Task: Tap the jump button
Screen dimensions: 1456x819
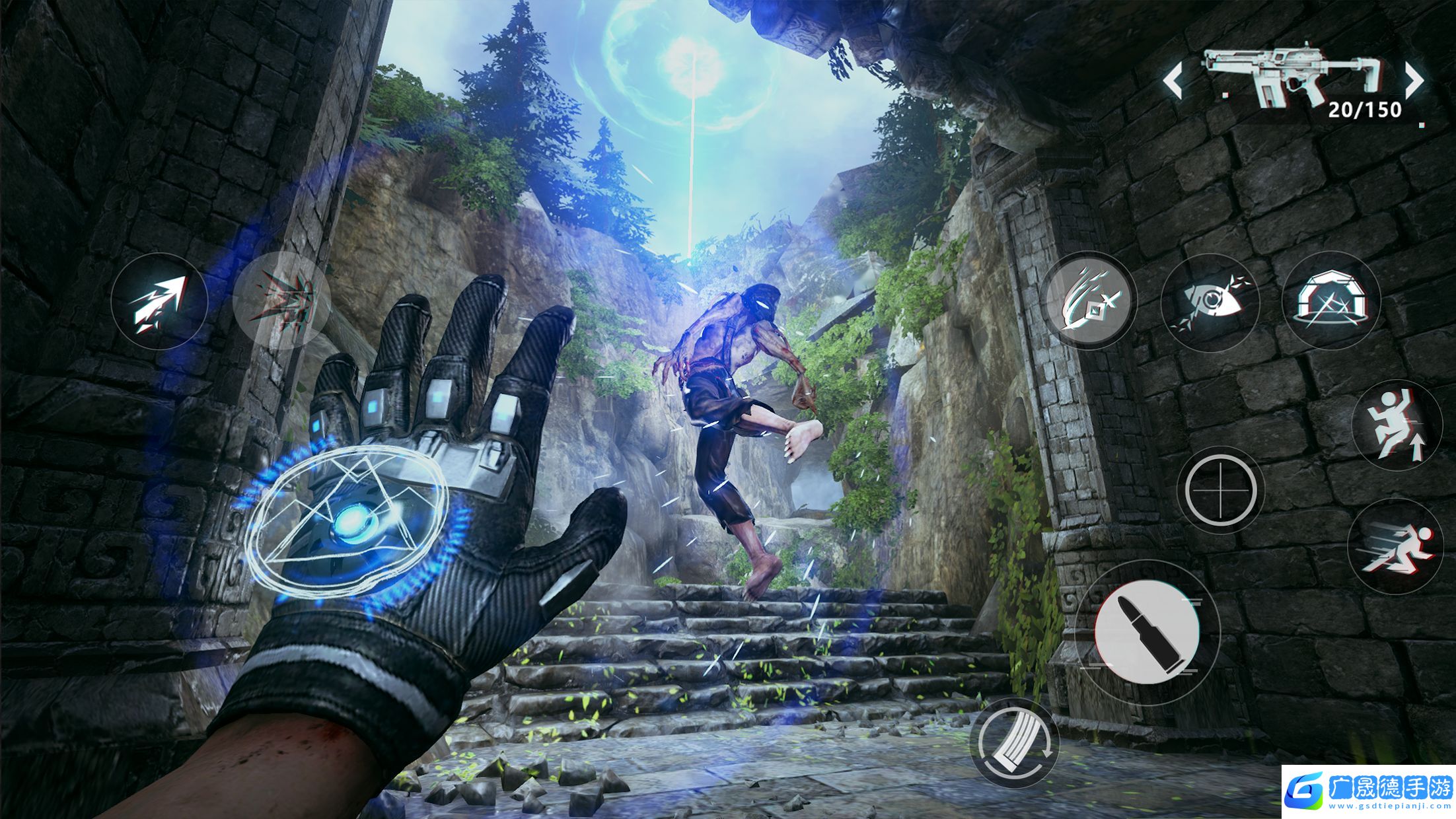Action: tap(1397, 425)
